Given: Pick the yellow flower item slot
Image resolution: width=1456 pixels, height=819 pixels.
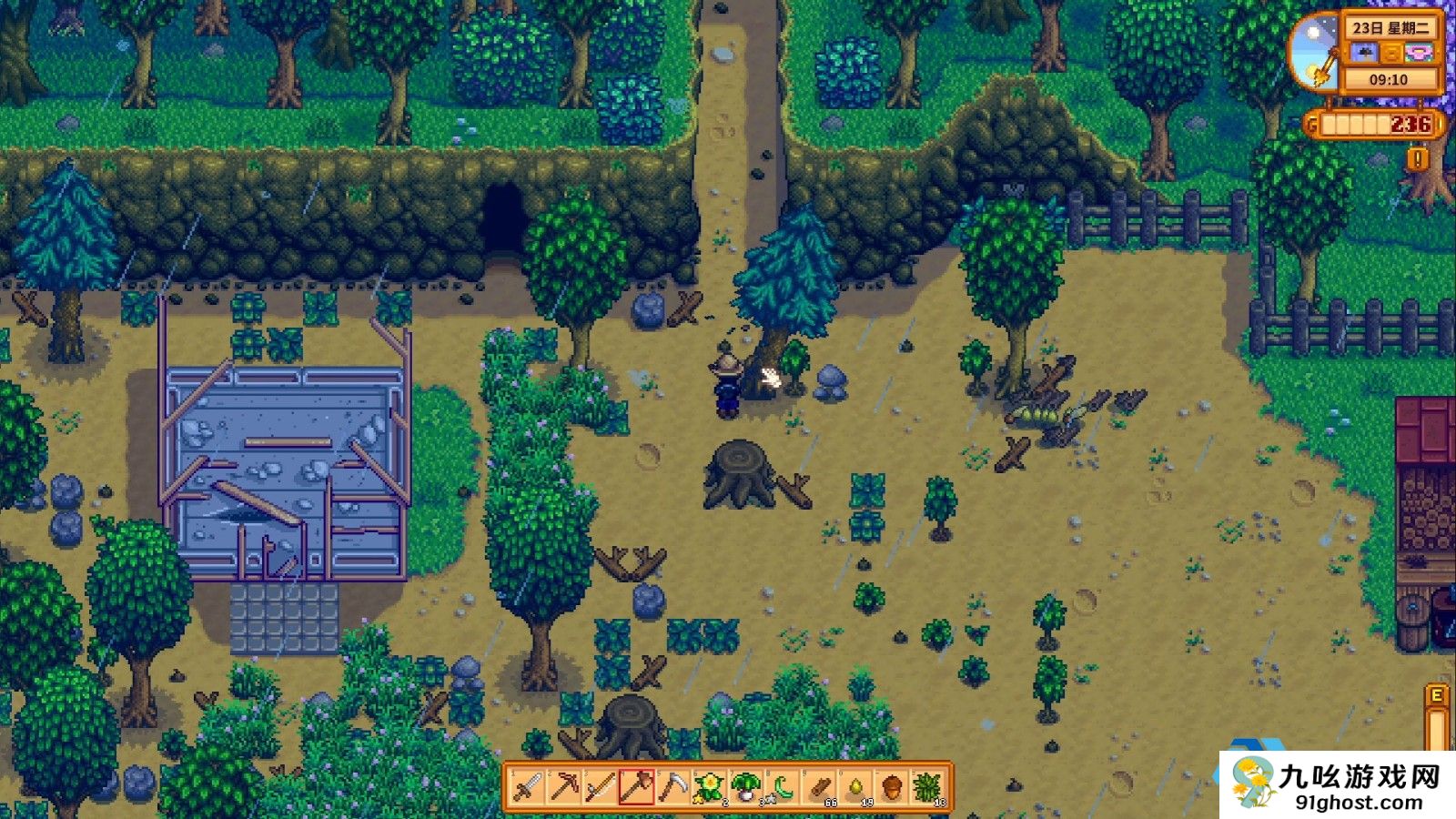Looking at the screenshot, I should click(710, 787).
